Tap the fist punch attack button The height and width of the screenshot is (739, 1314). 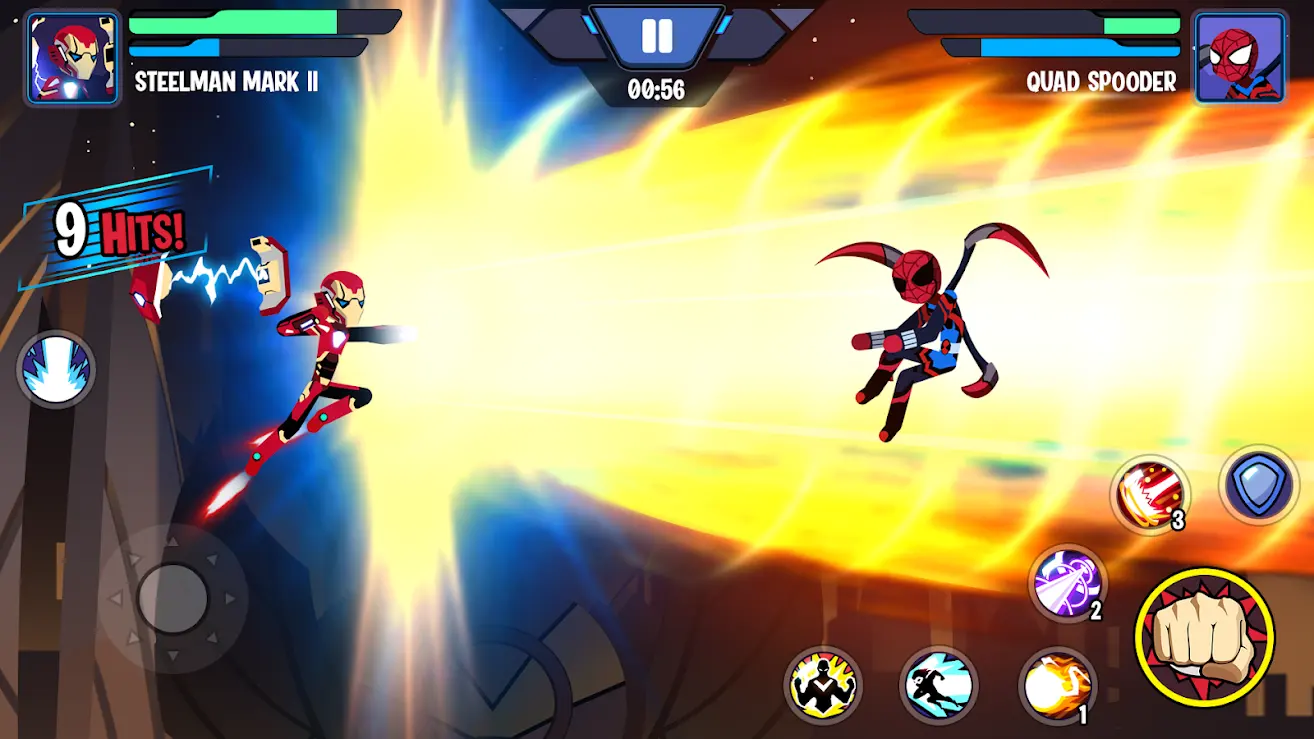pyautogui.click(x=1204, y=636)
